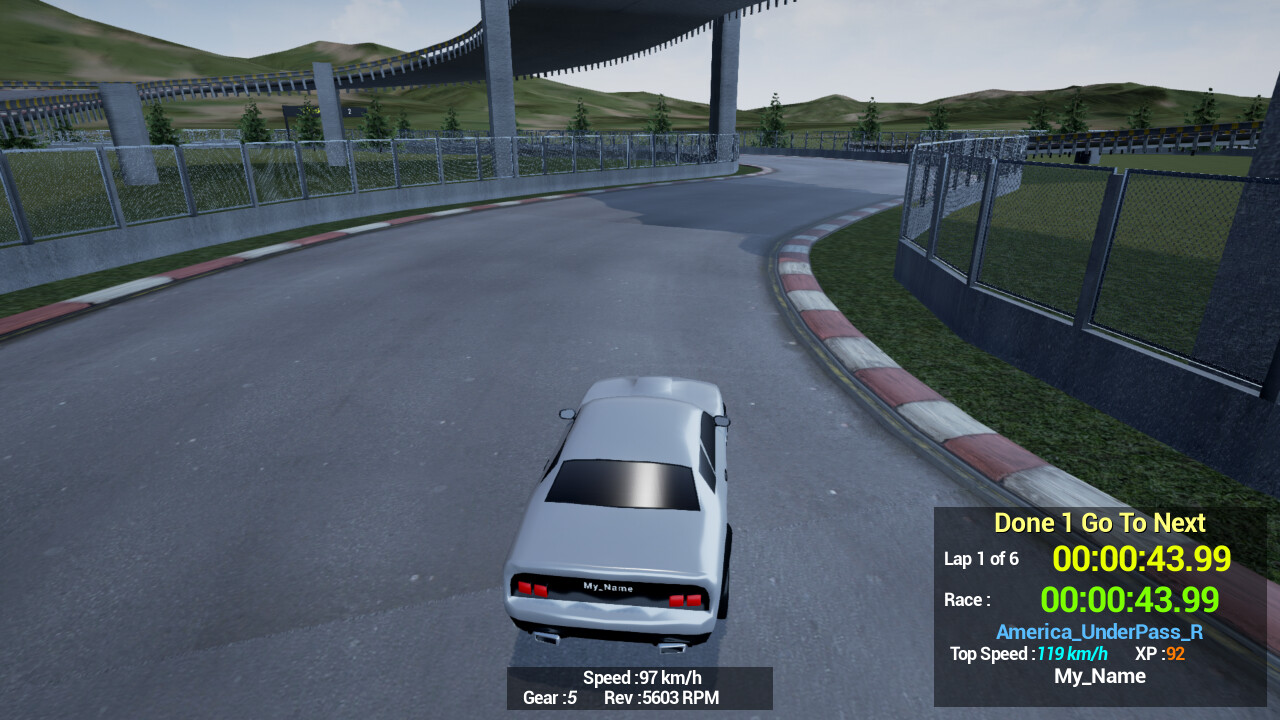Click the bottom speed HUD panel
The height and width of the screenshot is (720, 1280).
click(640, 688)
